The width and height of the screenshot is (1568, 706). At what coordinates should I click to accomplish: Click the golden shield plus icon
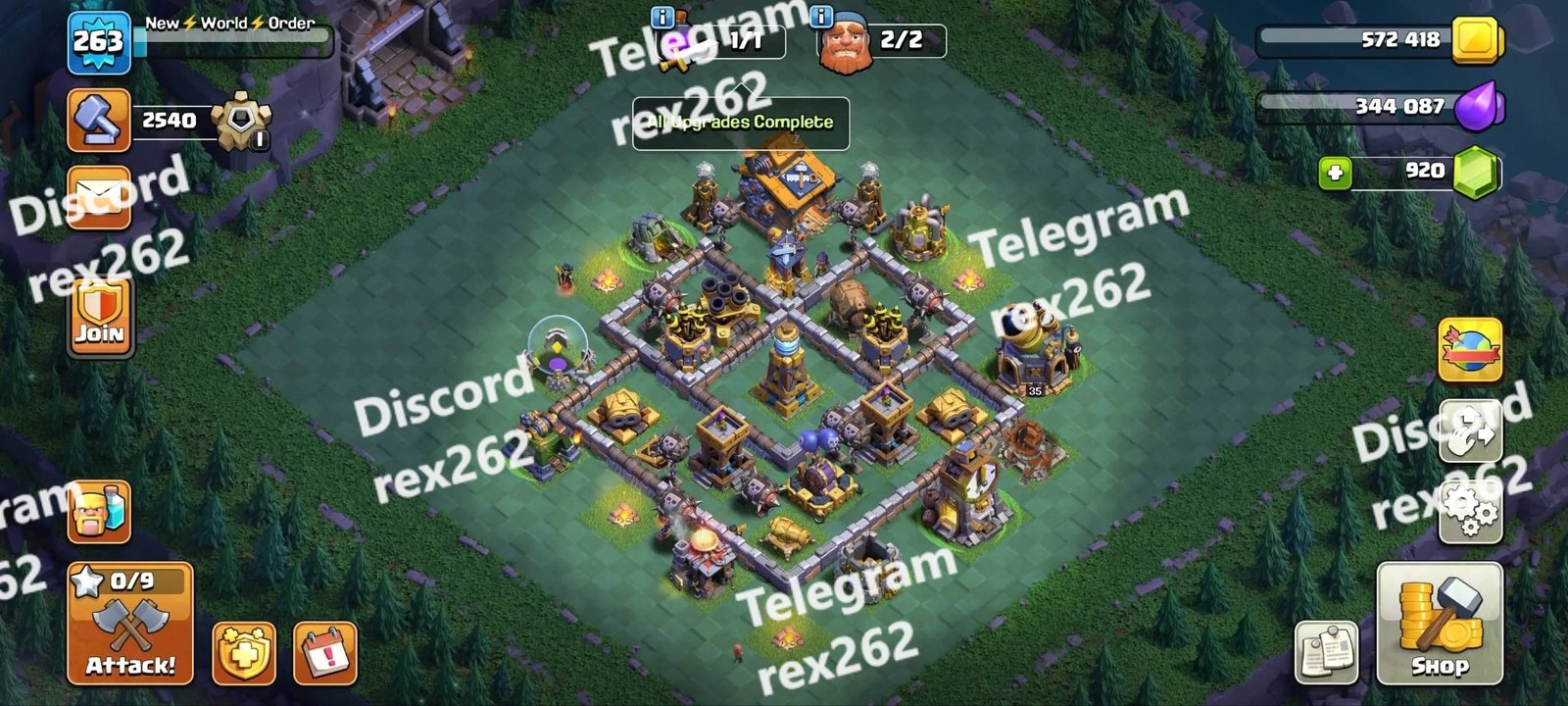click(x=244, y=652)
